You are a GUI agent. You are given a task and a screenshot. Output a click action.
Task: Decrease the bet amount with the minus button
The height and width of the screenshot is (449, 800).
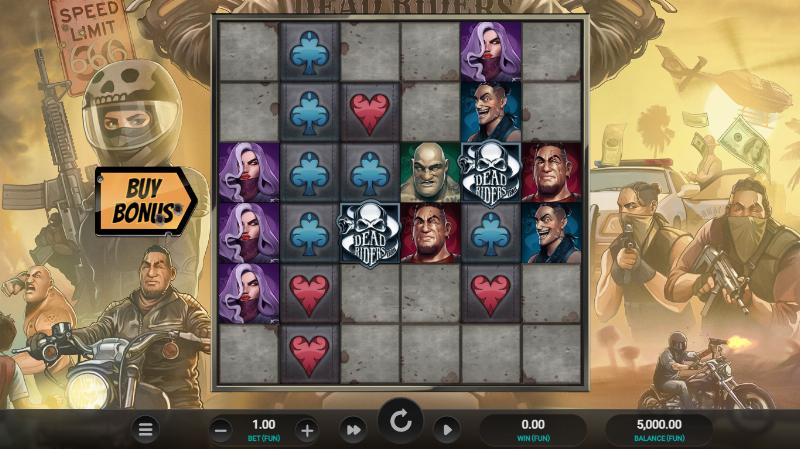[222, 431]
